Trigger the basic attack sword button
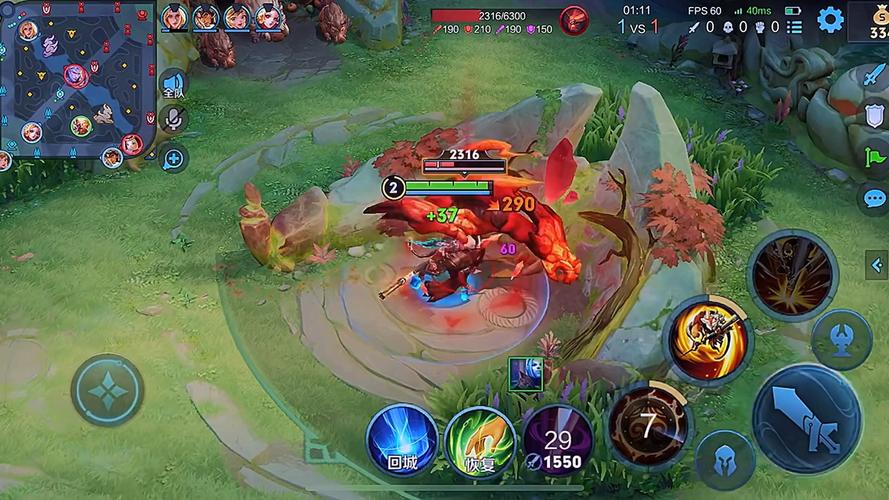This screenshot has height=500, width=889. [x=806, y=418]
